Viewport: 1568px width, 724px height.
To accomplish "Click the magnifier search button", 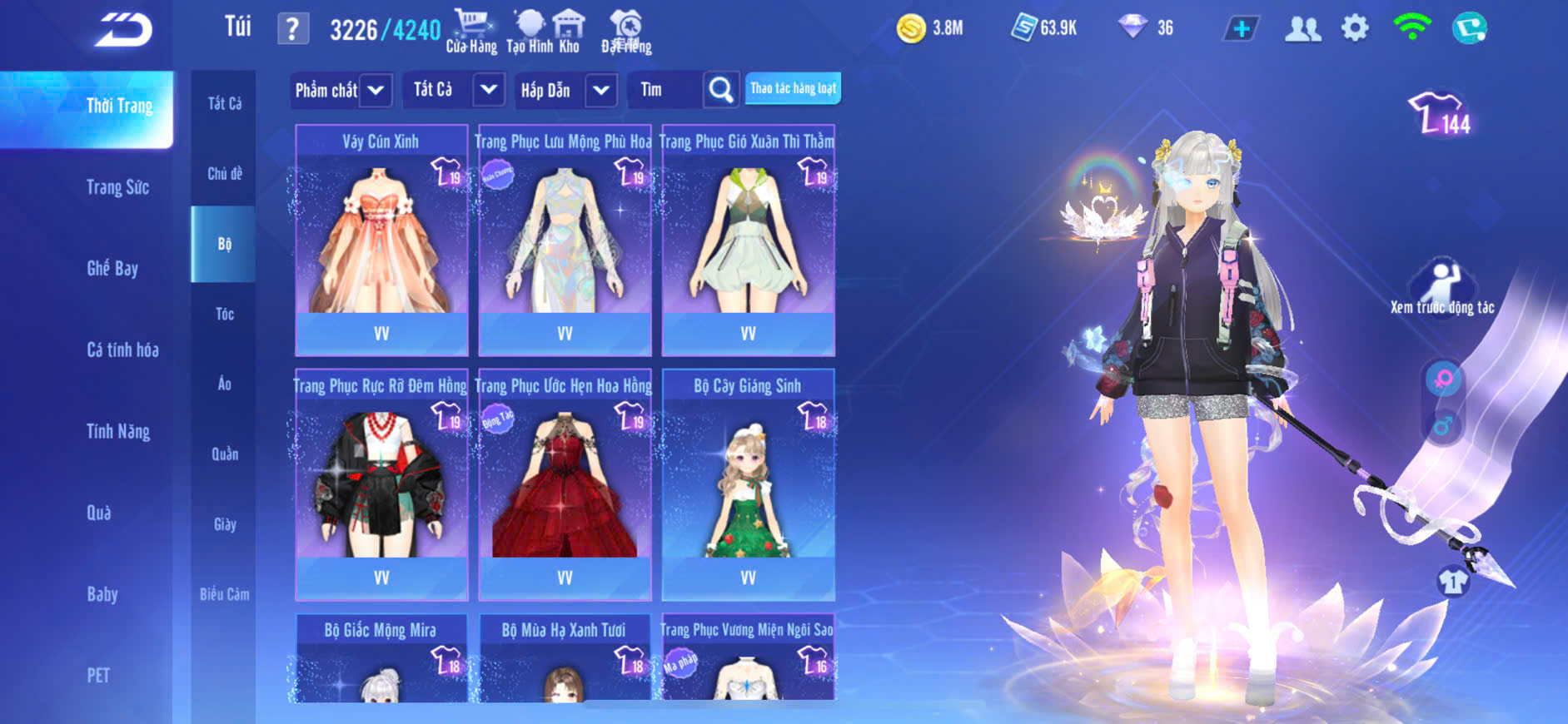I will (721, 89).
